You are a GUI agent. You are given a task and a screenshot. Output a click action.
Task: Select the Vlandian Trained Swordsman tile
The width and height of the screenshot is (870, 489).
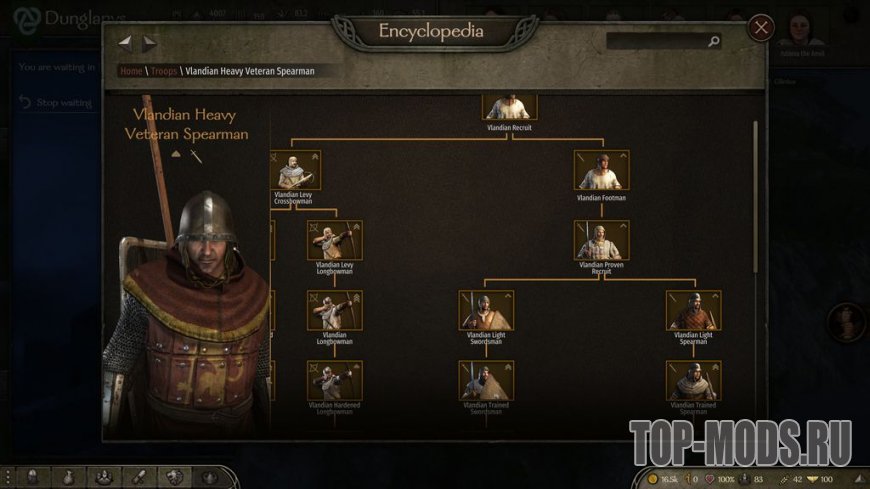pos(486,381)
